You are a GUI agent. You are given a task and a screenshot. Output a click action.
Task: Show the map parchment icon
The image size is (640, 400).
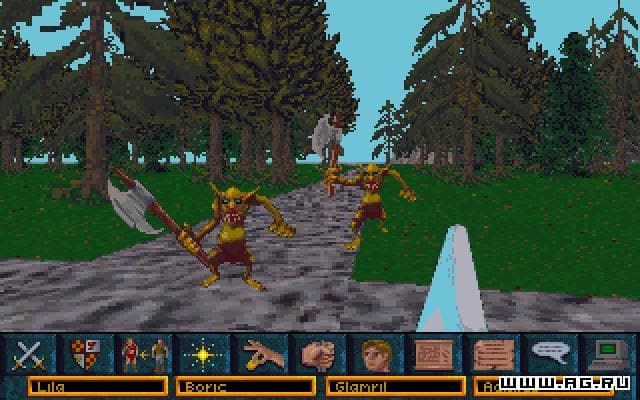point(431,354)
